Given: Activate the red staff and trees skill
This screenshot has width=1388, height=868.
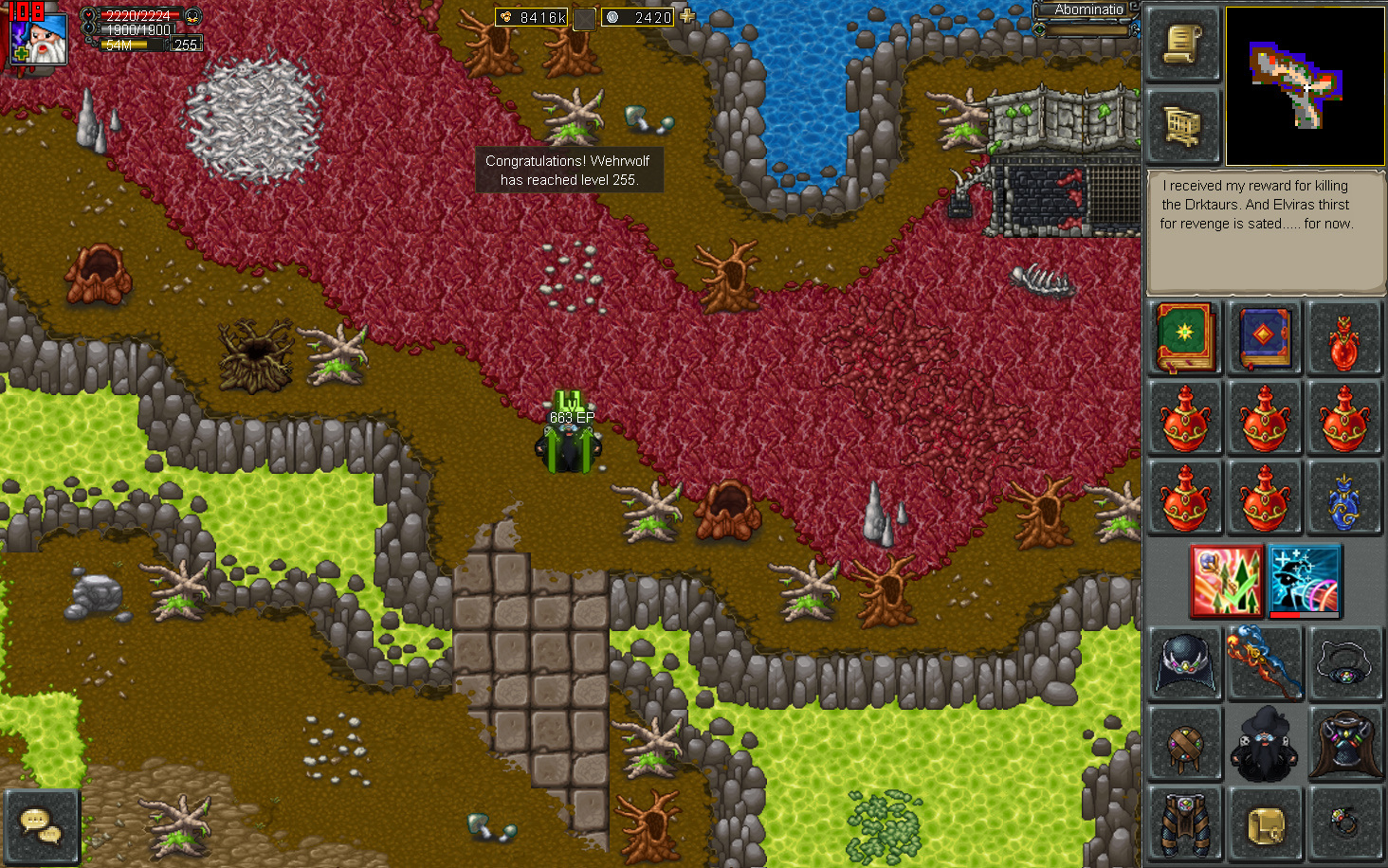Looking at the screenshot, I should pos(1226,579).
